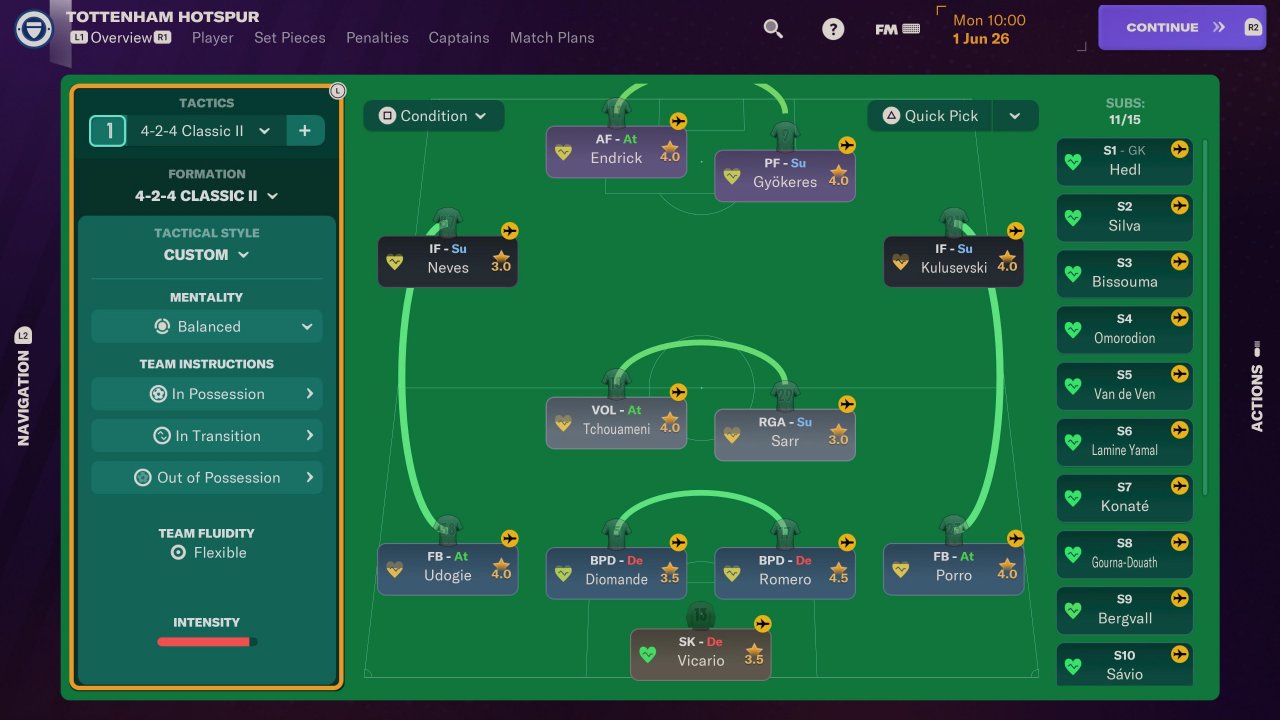
Task: Open the Penalties tab
Action: click(377, 38)
